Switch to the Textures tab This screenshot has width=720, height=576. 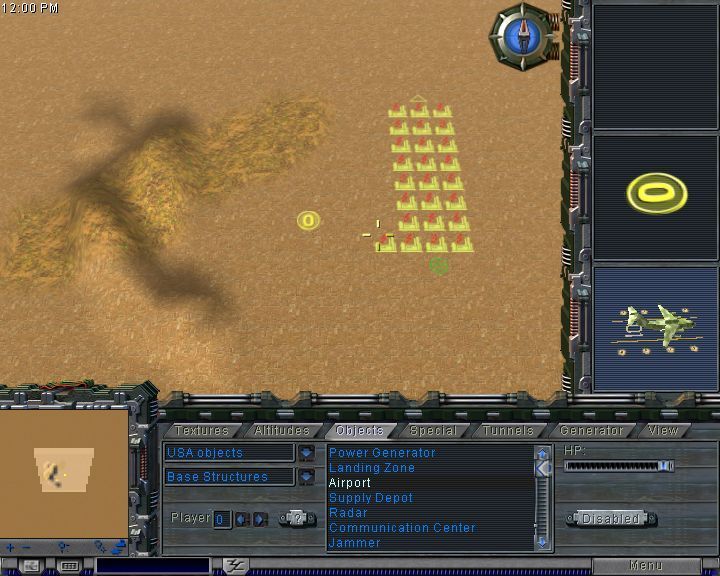202,431
